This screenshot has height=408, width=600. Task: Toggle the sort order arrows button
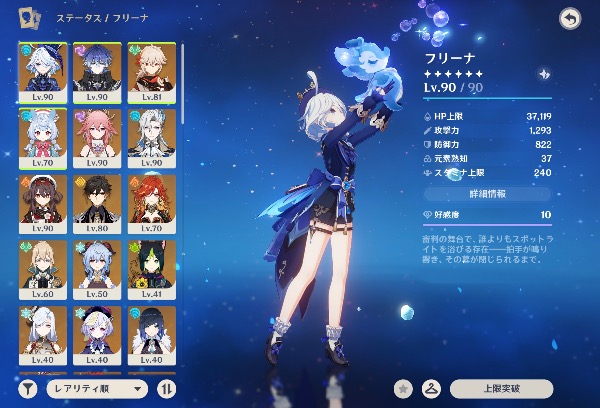[166, 387]
